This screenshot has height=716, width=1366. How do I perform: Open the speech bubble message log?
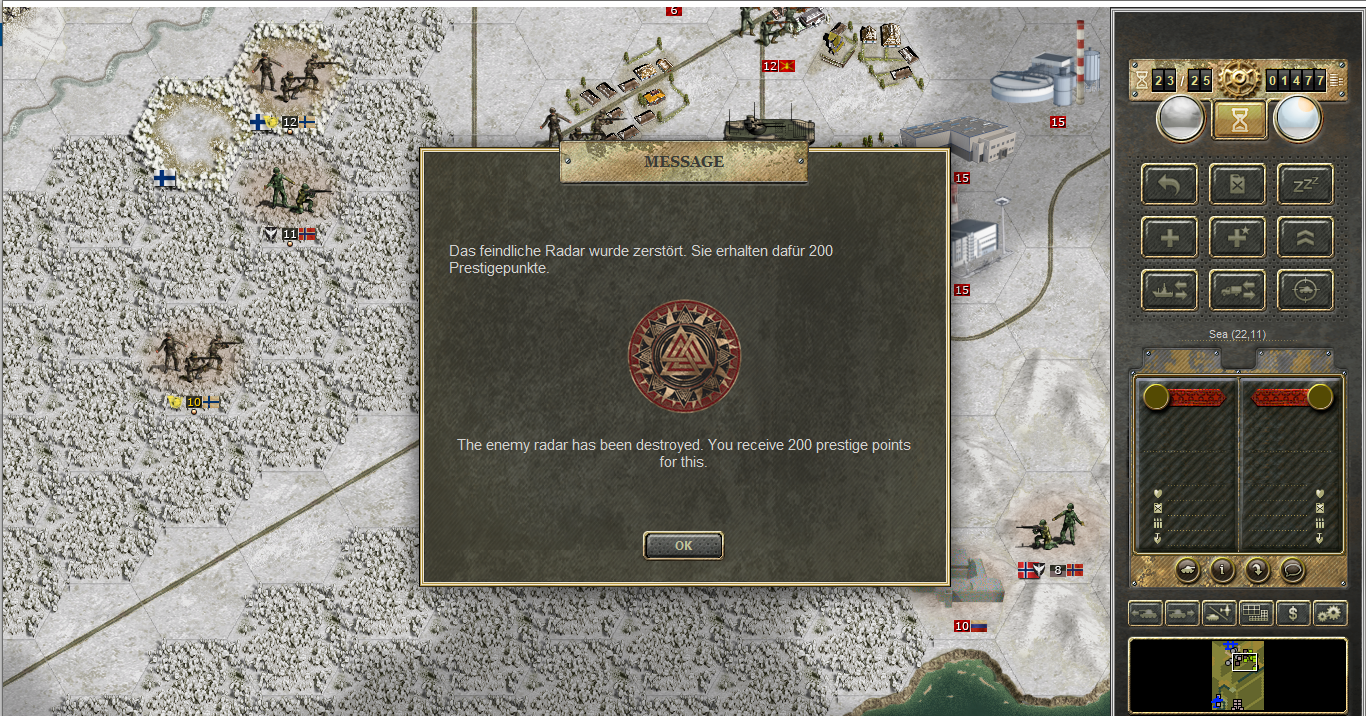[1292, 569]
